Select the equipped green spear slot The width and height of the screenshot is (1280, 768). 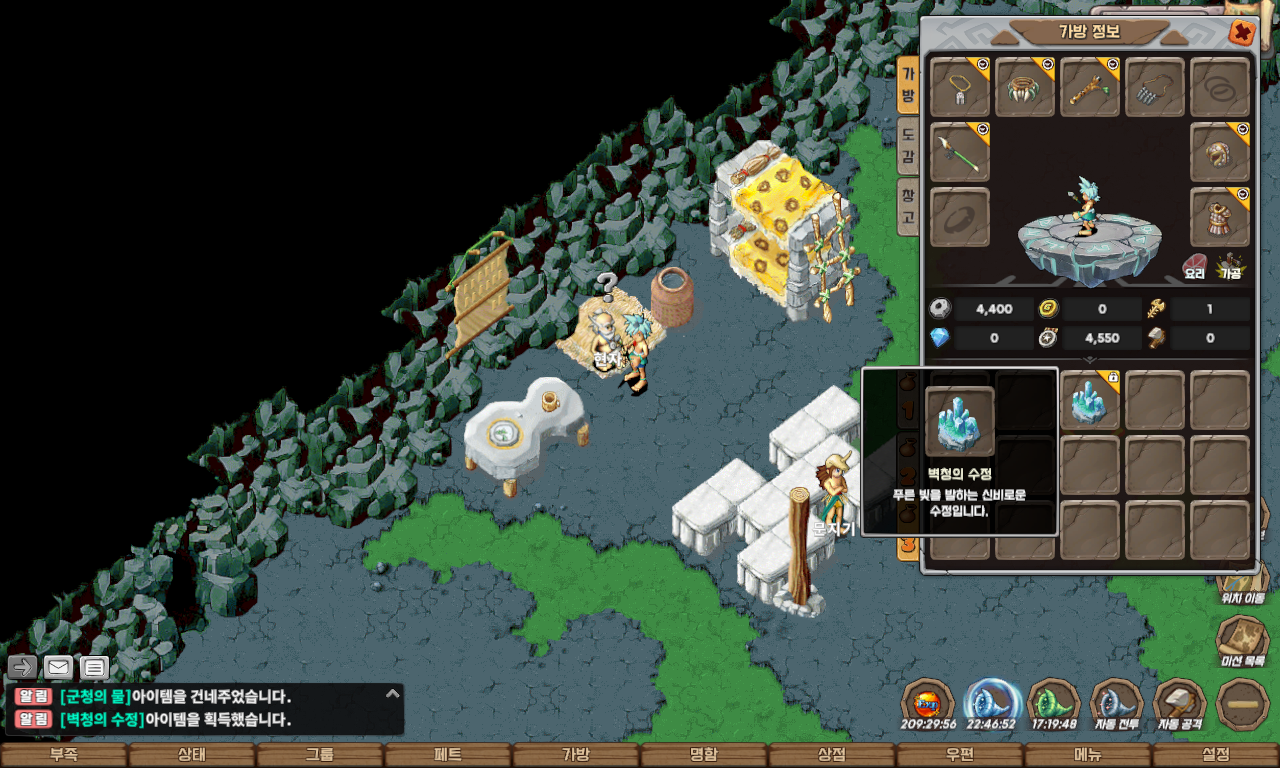pos(960,153)
